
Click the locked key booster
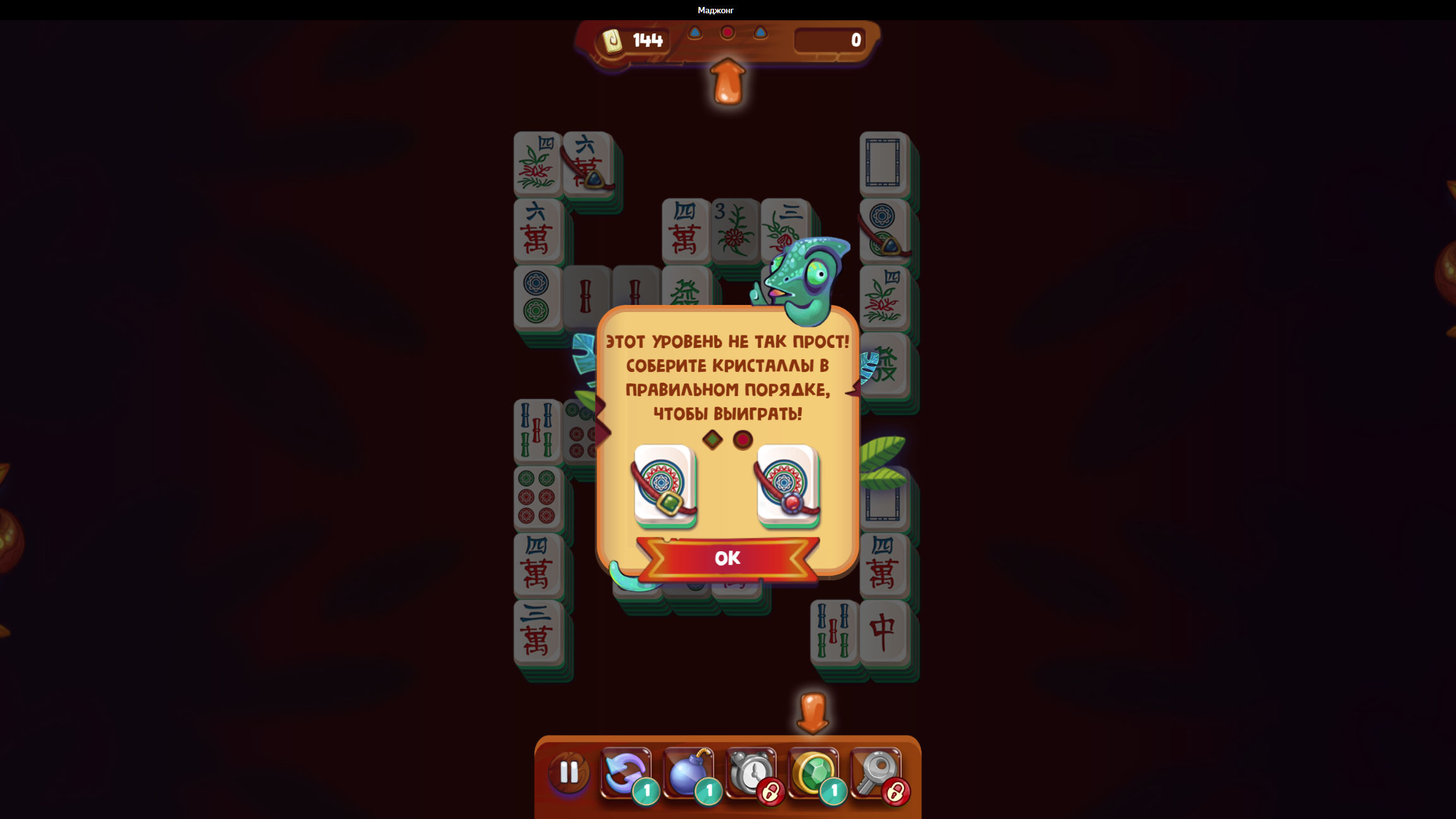[875, 772]
